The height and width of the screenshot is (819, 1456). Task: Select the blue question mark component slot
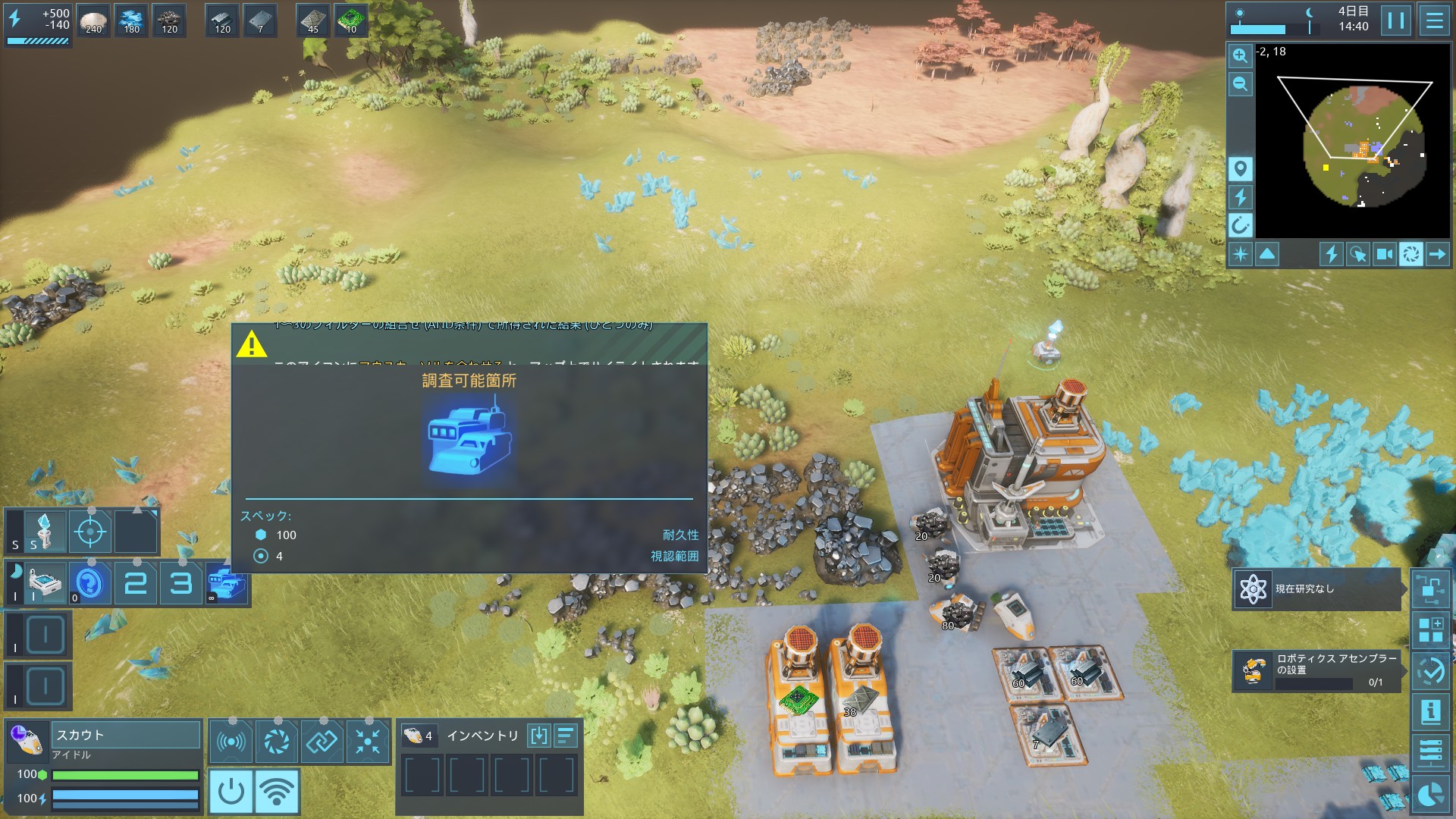pos(90,583)
